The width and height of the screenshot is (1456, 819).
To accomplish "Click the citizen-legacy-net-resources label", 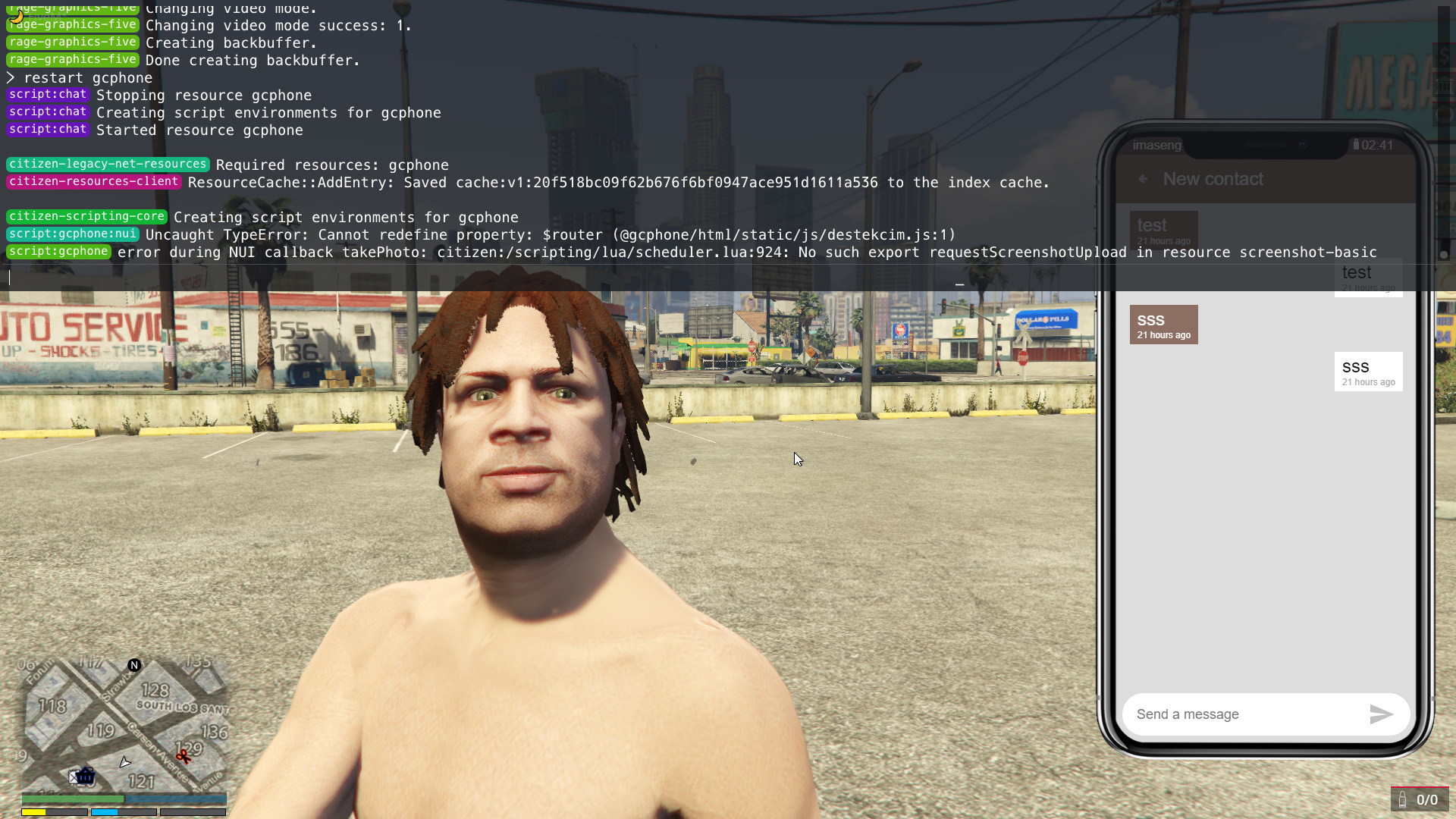I will point(108,164).
